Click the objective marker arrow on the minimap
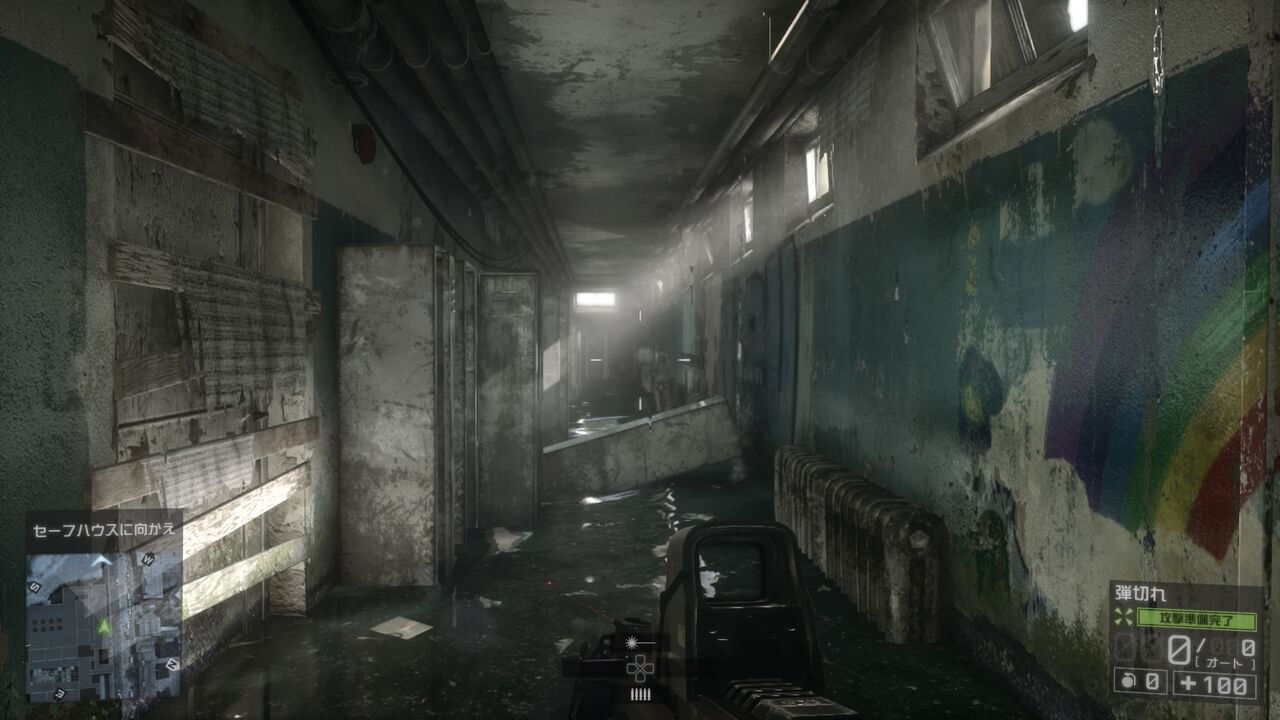This screenshot has width=1280, height=720. click(101, 561)
